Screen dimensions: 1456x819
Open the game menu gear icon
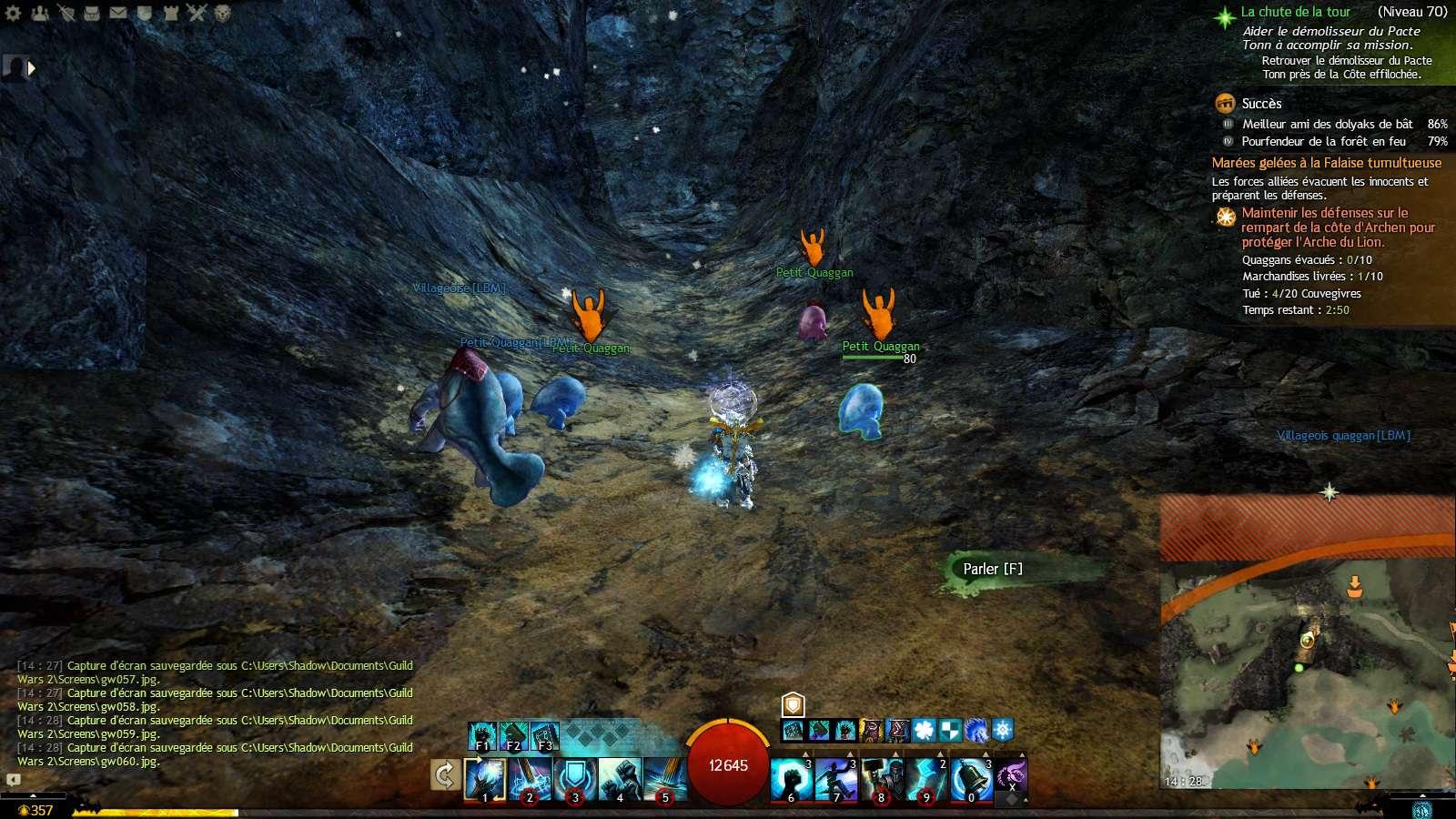tap(13, 13)
